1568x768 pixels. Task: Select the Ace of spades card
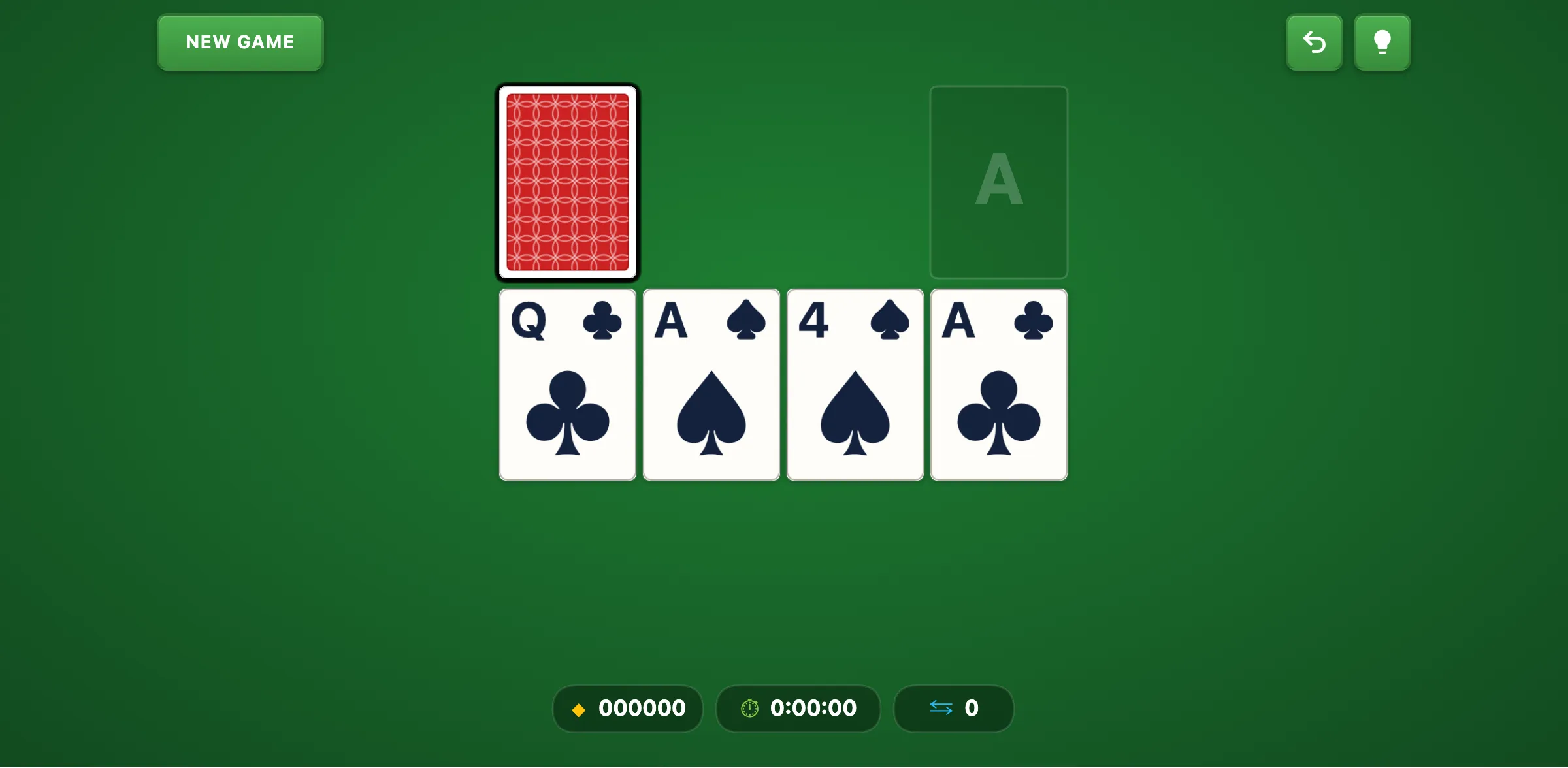pos(711,385)
